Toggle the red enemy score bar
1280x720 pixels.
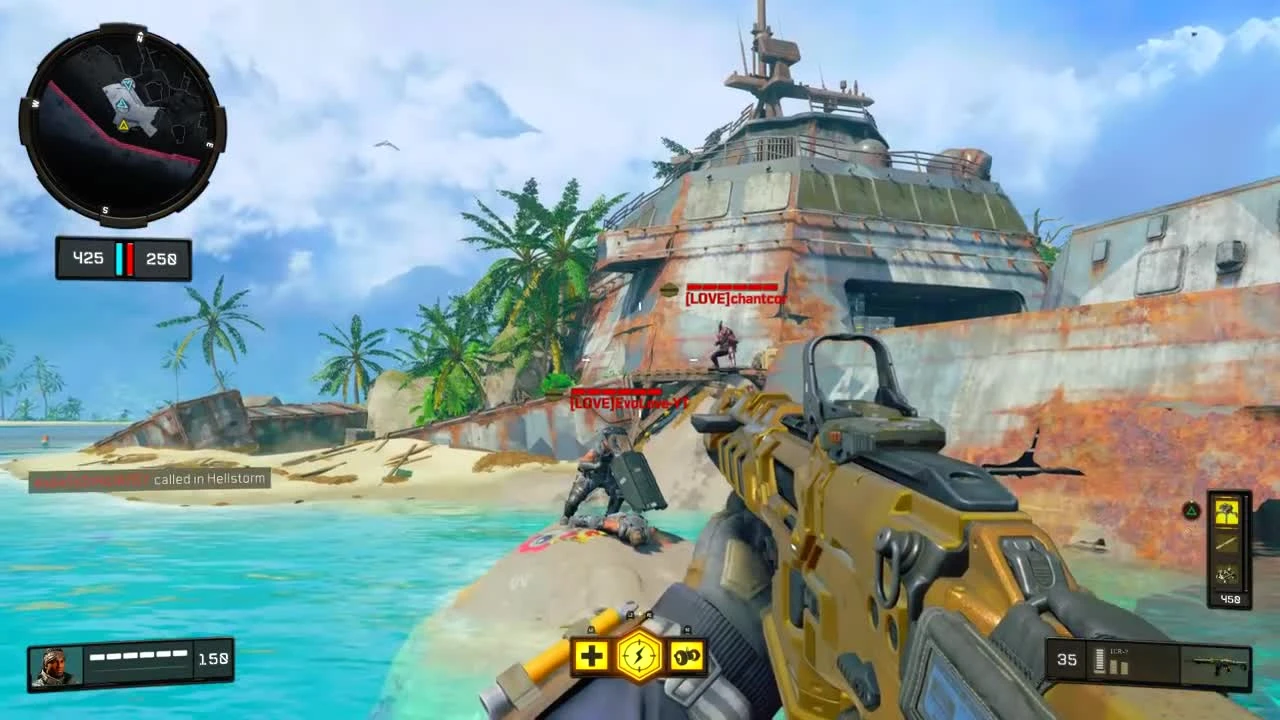(131, 258)
